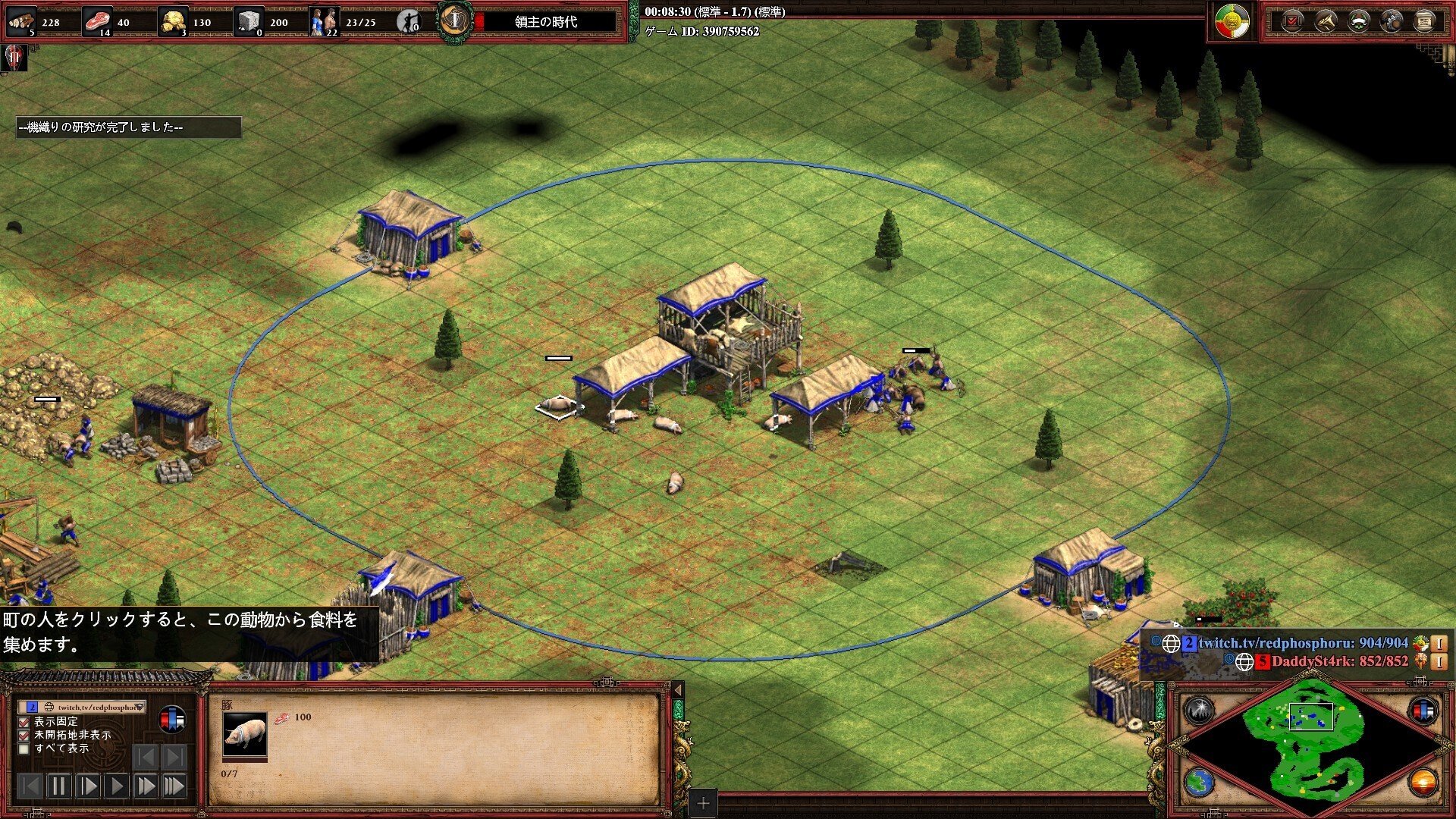The image size is (1456, 819).
Task: Click the viewport rectangle on the minimap
Action: [x=1311, y=717]
